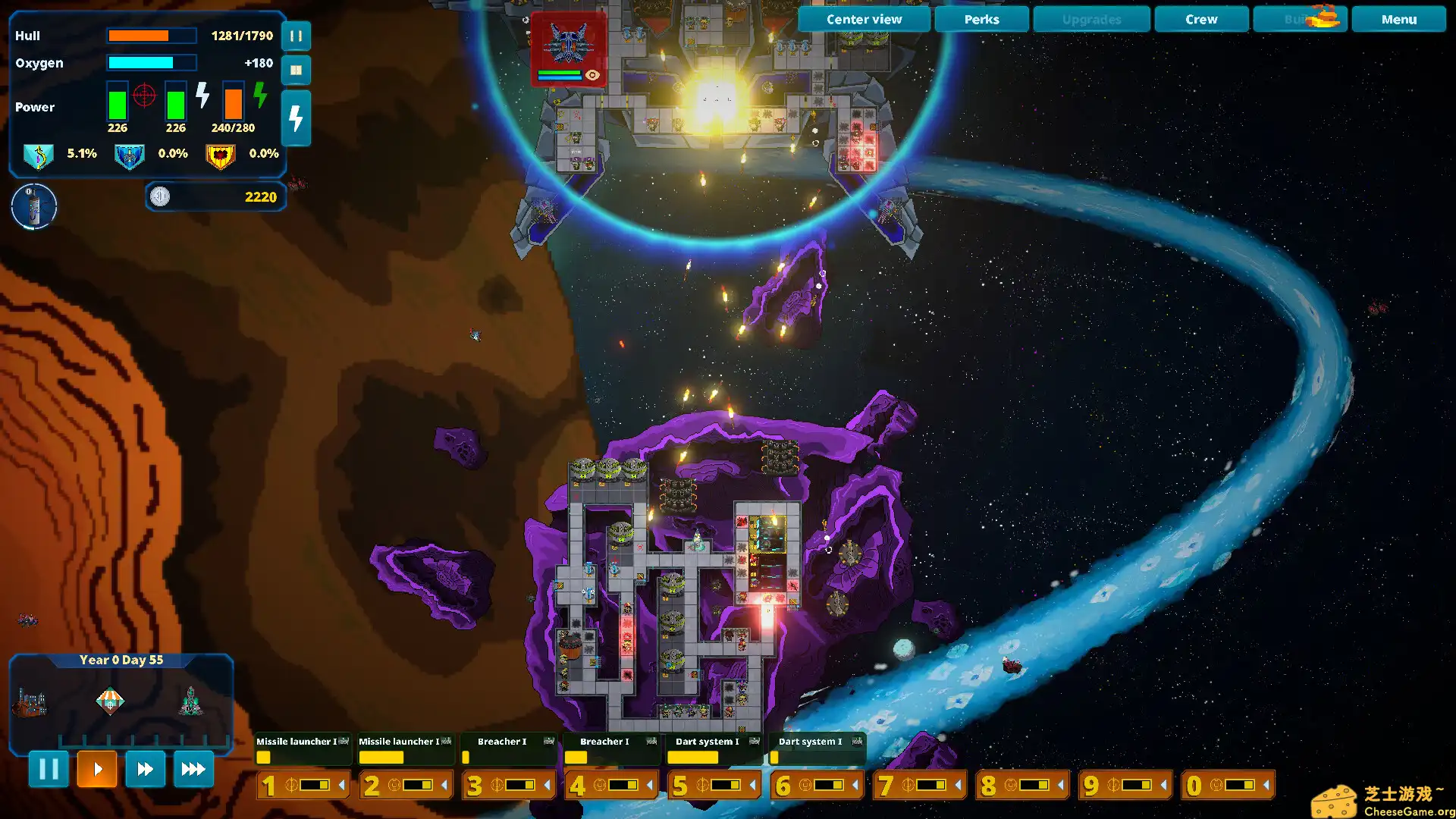Click the marketplace diamond icon on the timeline

tap(110, 700)
